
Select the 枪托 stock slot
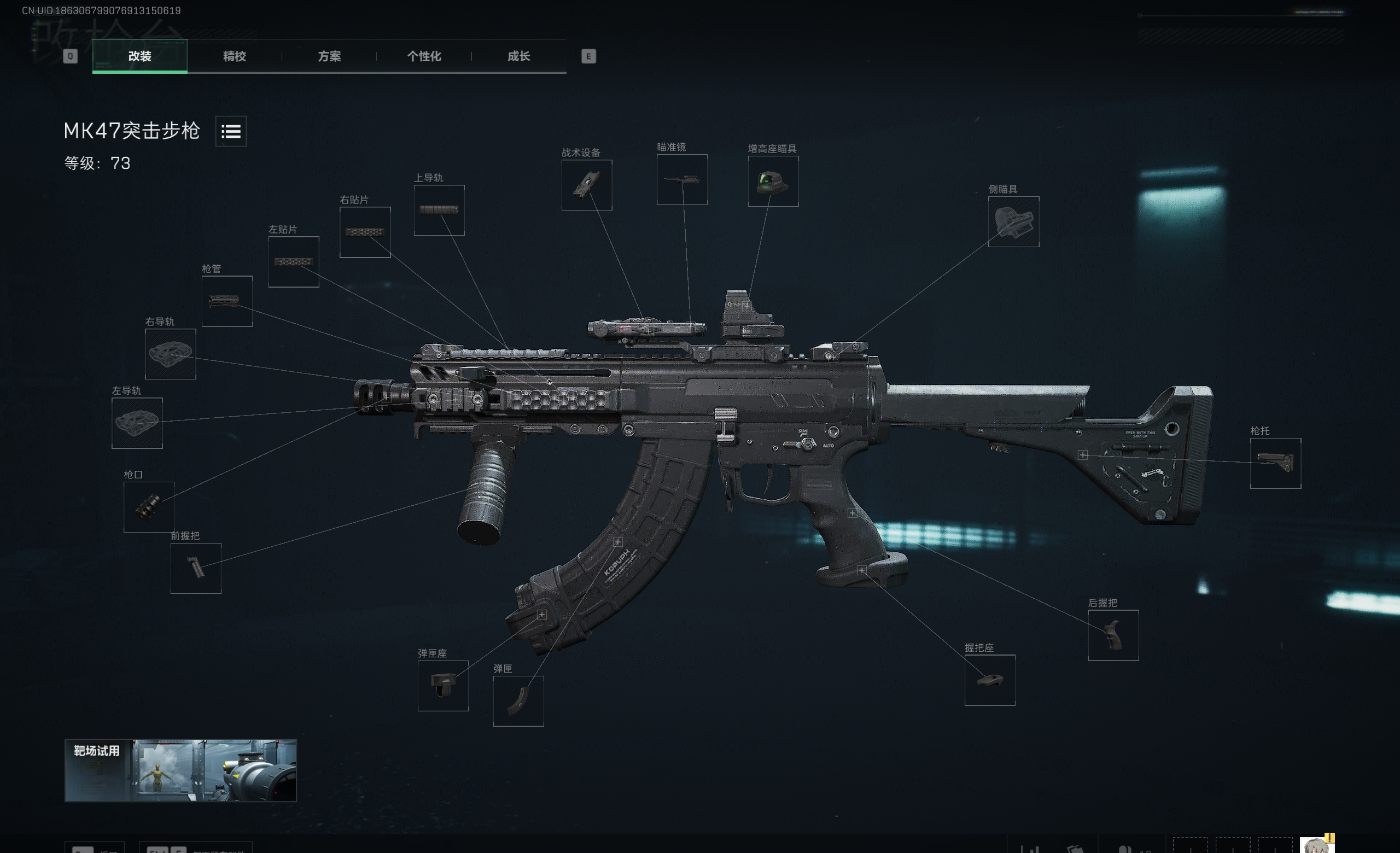point(1275,464)
